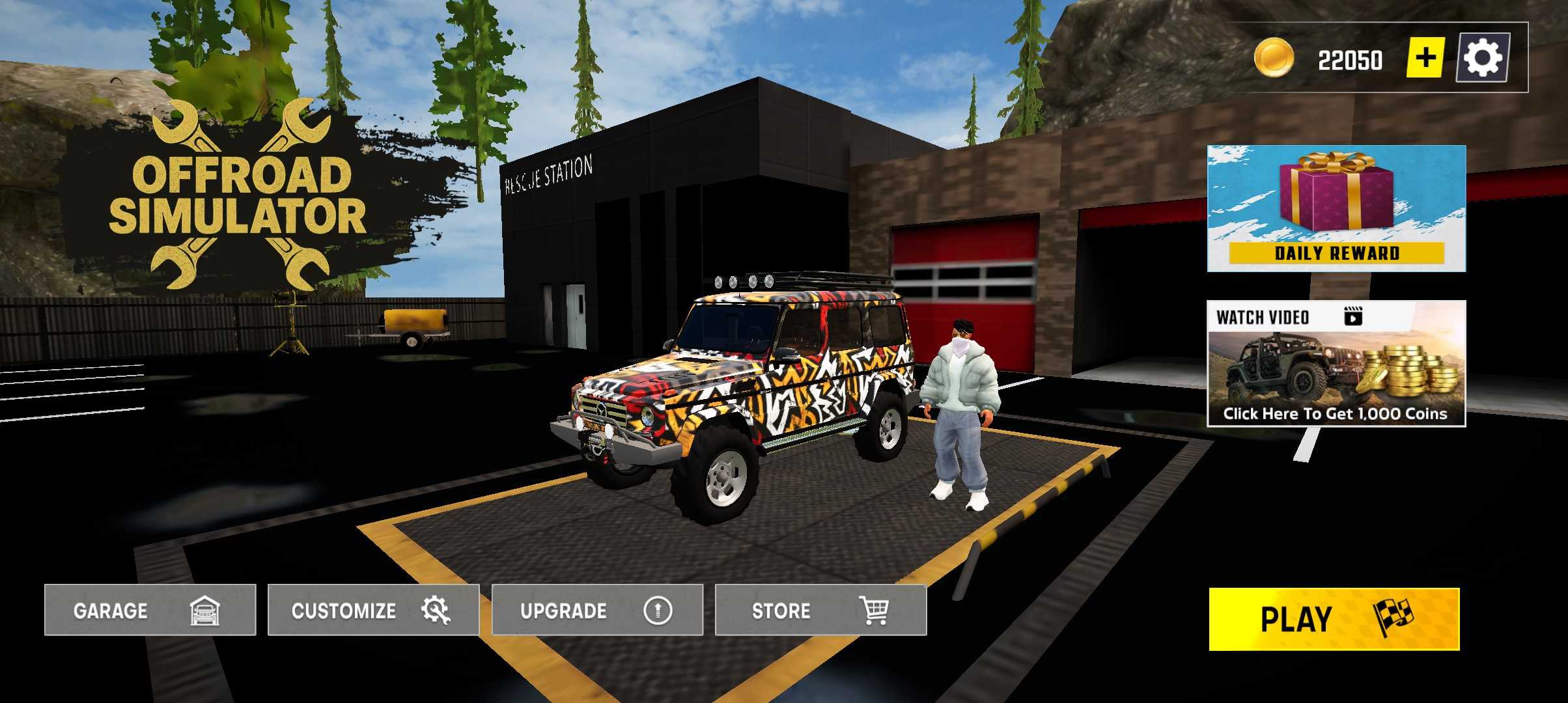The width and height of the screenshot is (1568, 703).
Task: Watch video for 1,000 coins
Action: [x=1336, y=363]
